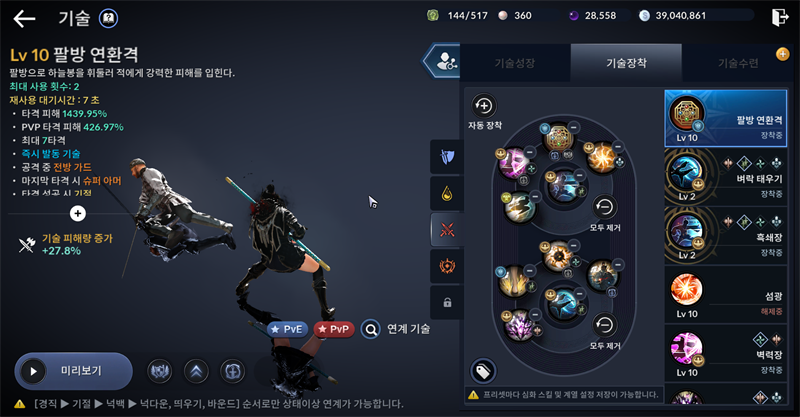Open the preset tag icon button
This screenshot has height=417, width=800.
483,370
